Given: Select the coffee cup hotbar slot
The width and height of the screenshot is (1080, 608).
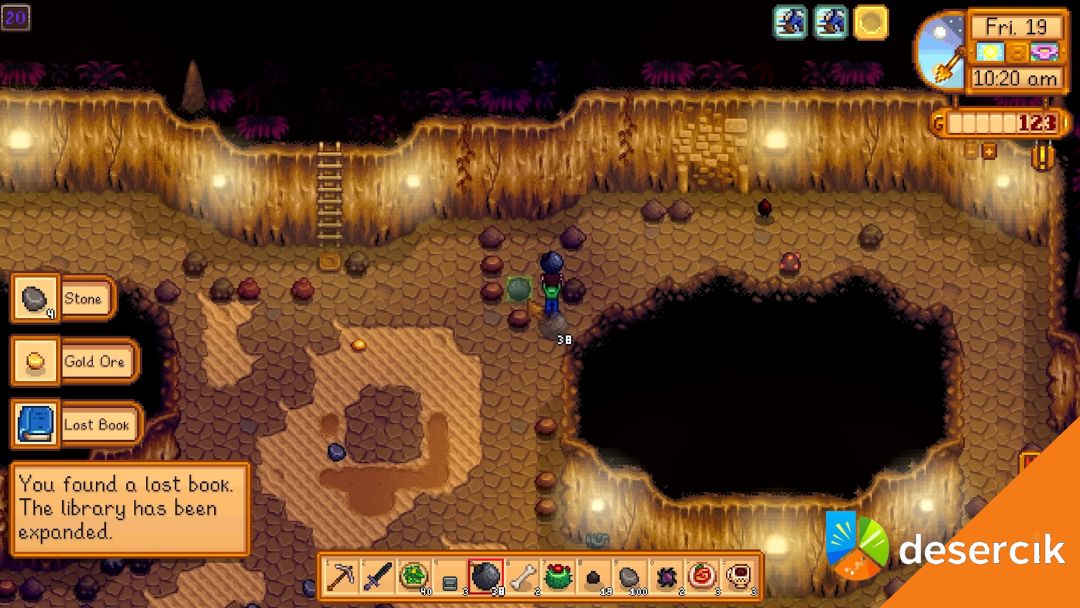Looking at the screenshot, I should 737,576.
